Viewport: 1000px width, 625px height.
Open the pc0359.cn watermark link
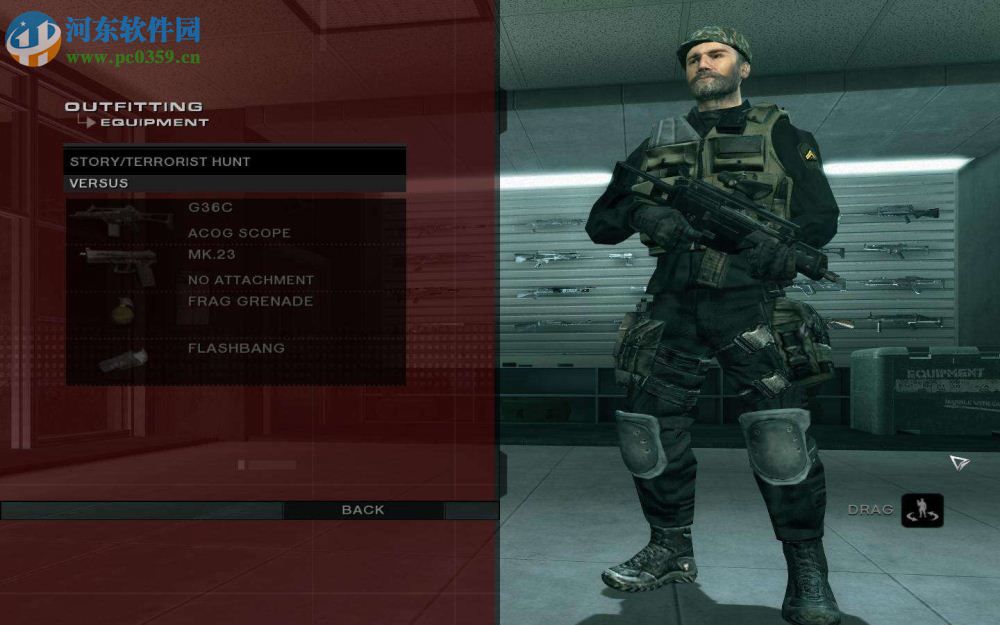133,57
